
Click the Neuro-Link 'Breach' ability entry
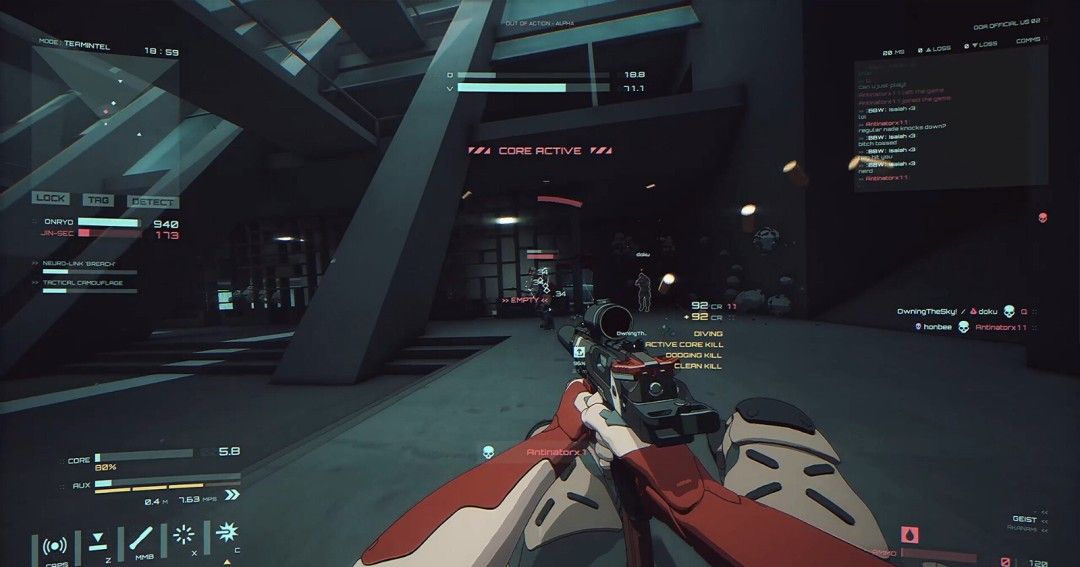[82, 264]
